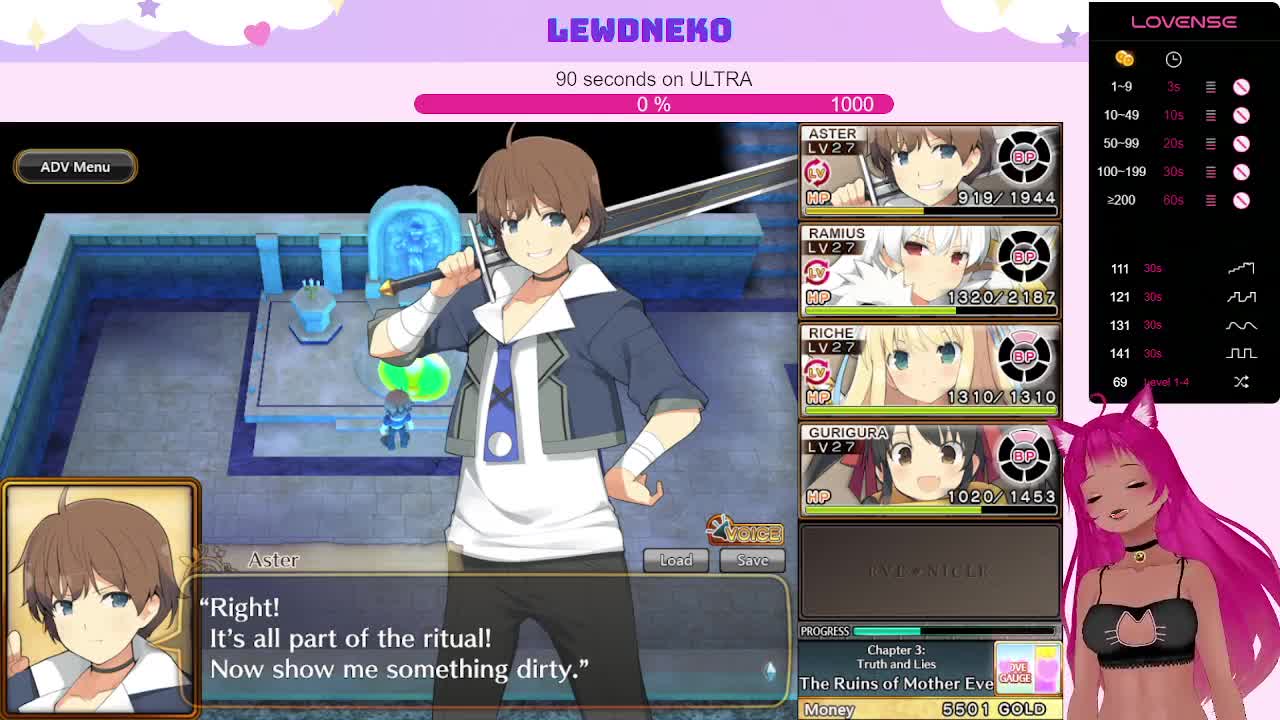Toggle the Voice button
This screenshot has width=1280, height=720.
745,531
